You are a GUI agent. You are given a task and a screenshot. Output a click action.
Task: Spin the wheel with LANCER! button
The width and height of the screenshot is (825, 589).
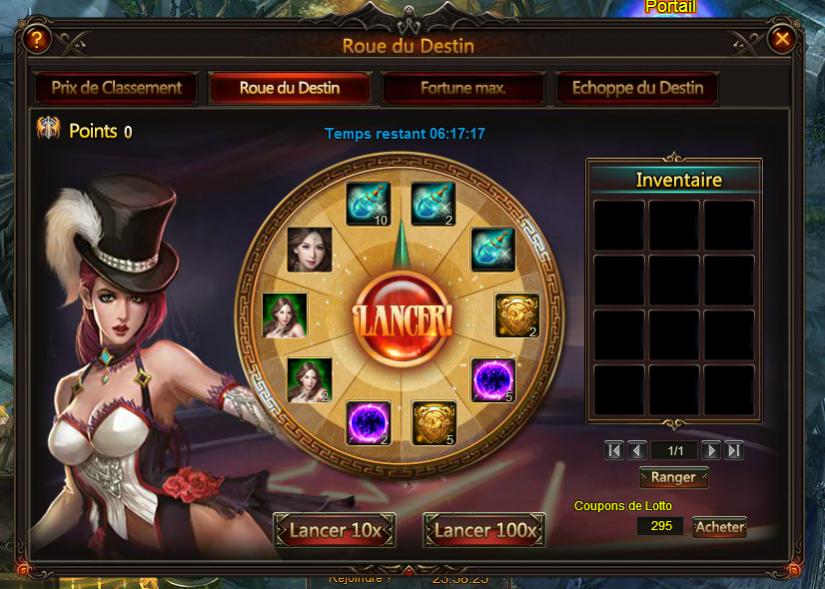pyautogui.click(x=402, y=318)
